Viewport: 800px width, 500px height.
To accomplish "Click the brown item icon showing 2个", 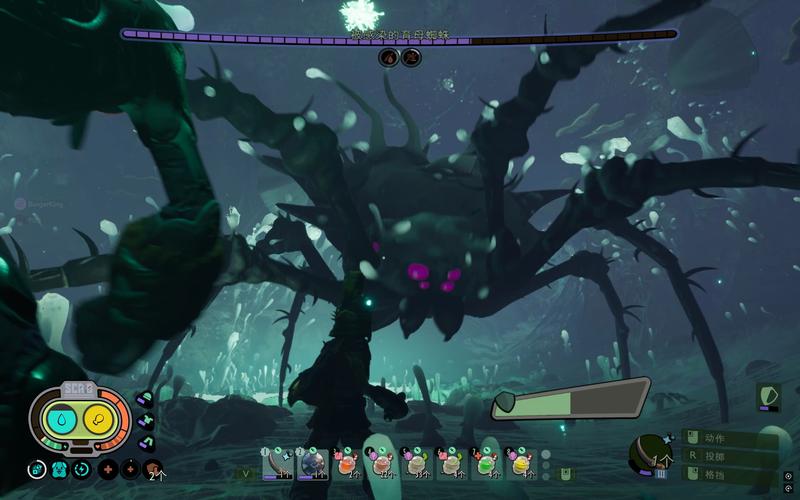I will [x=152, y=468].
